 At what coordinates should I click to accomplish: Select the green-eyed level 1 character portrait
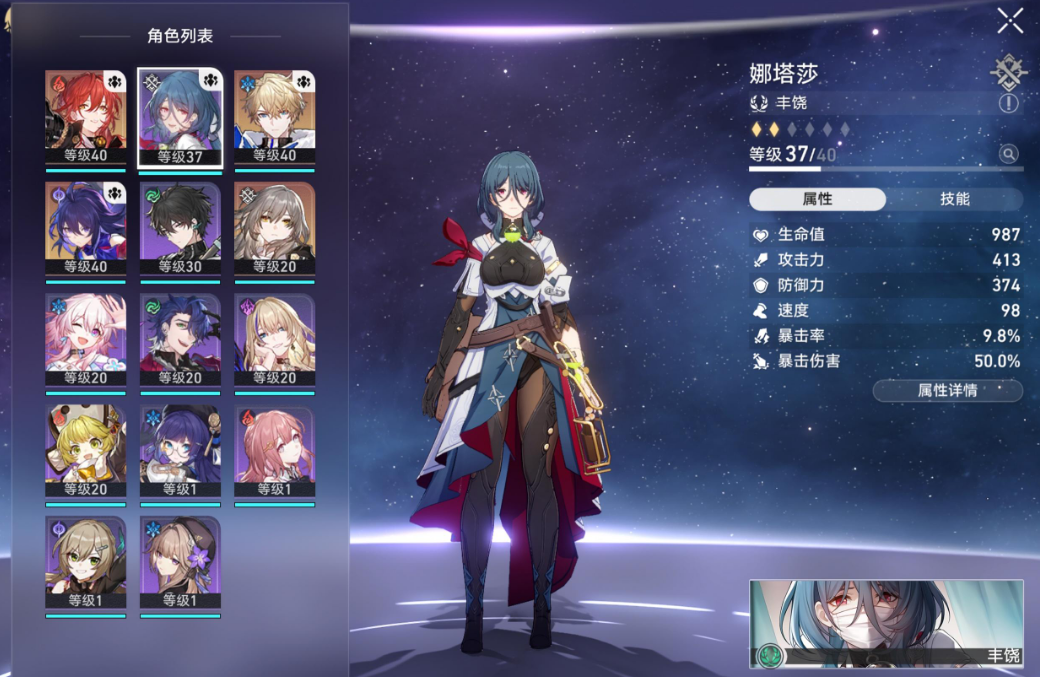[x=85, y=562]
